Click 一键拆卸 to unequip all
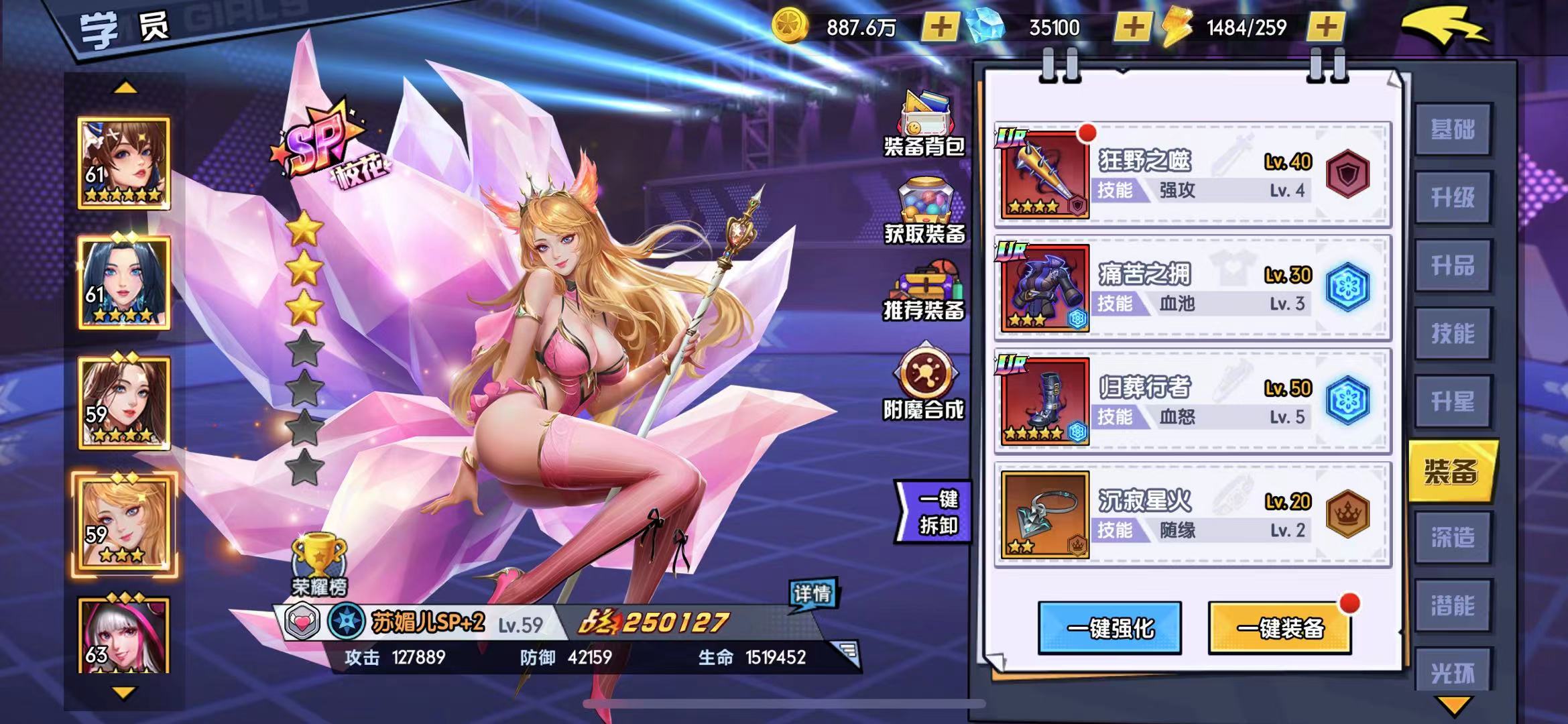 936,512
